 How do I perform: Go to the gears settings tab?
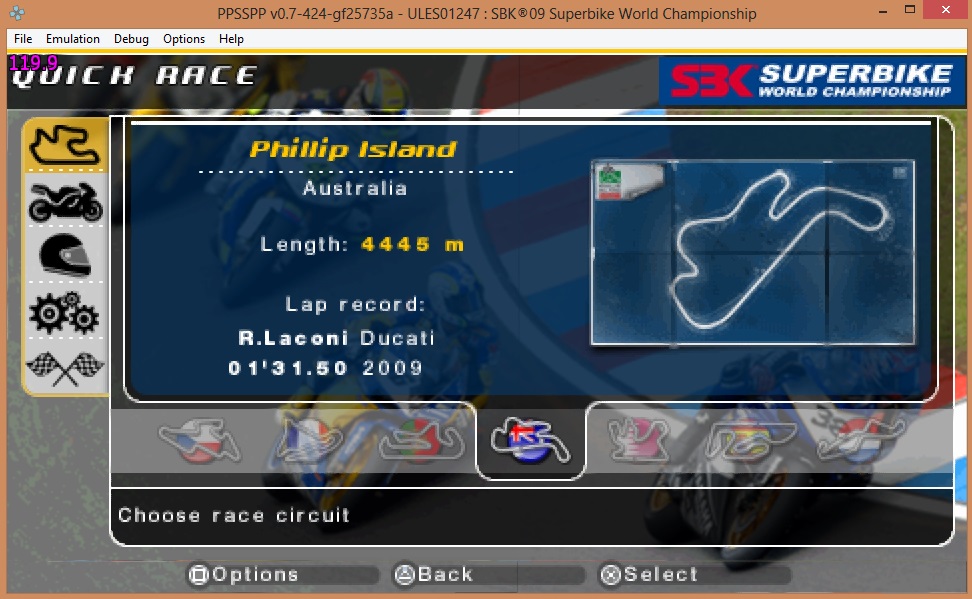point(64,312)
